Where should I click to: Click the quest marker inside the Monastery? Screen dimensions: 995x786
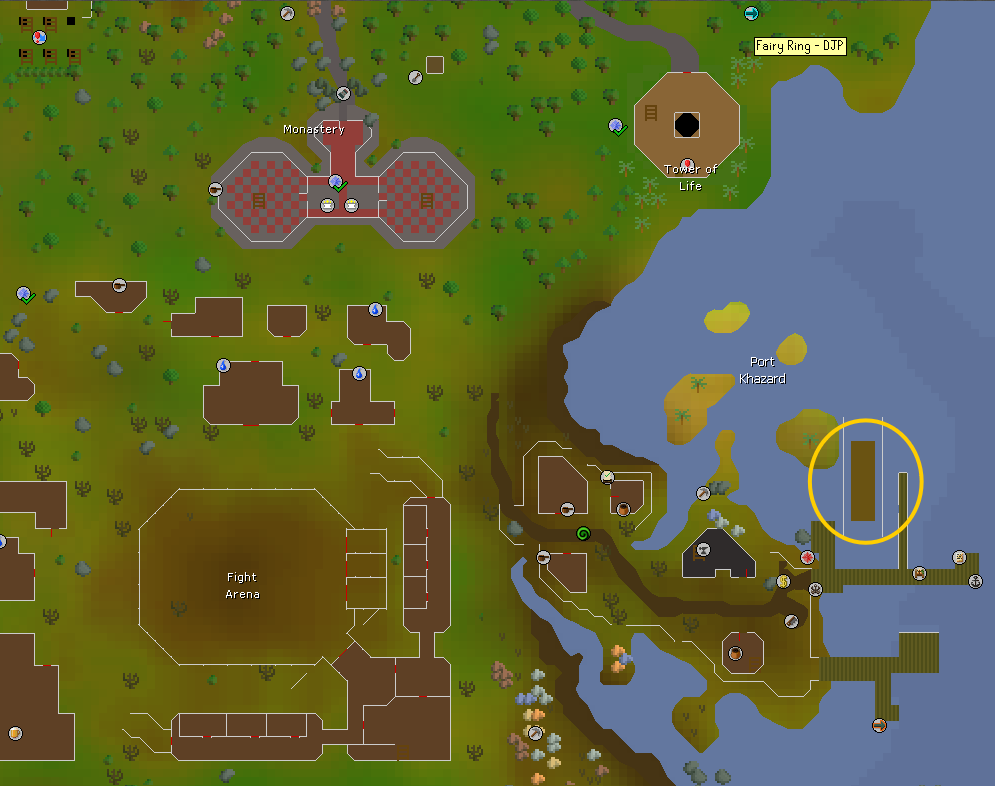pyautogui.click(x=337, y=182)
